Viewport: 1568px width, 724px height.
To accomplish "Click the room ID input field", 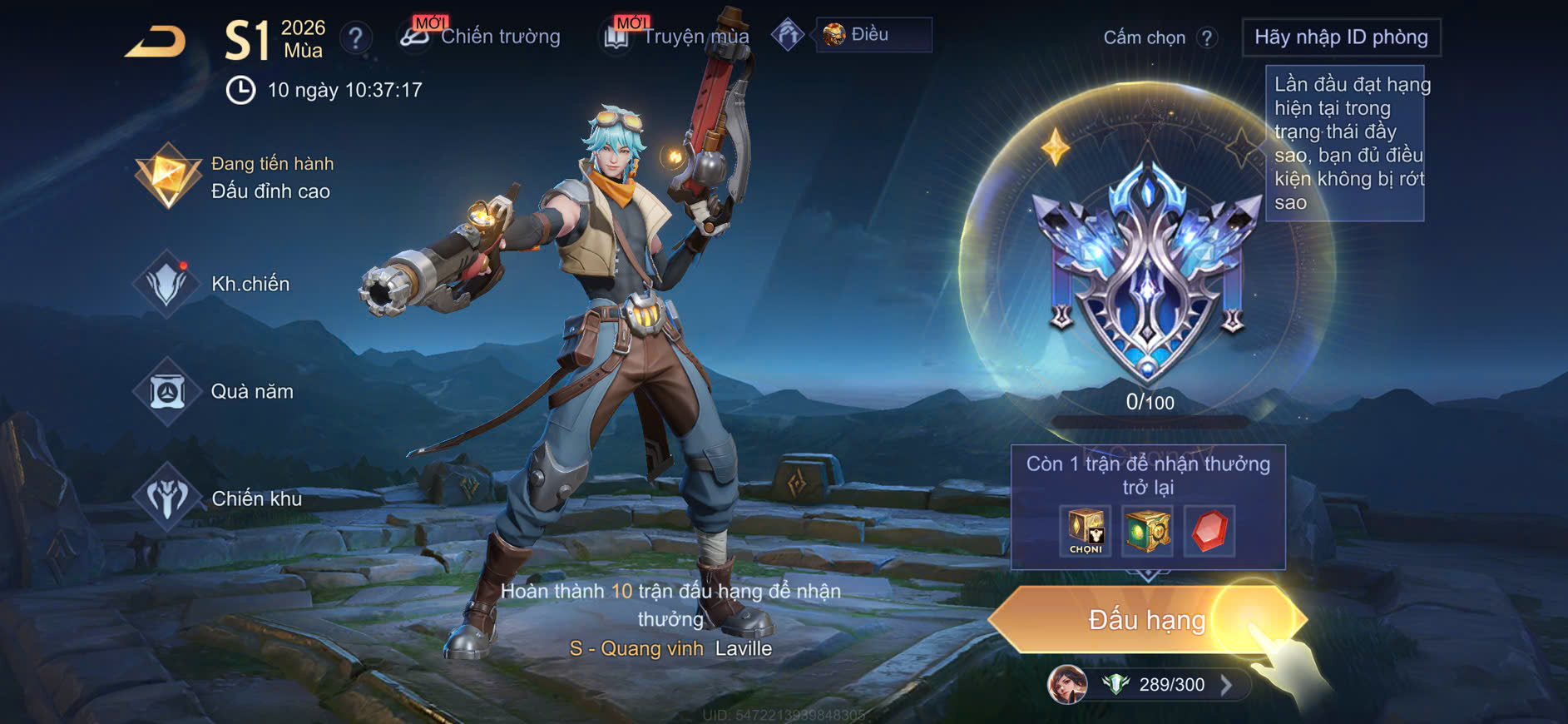I will (x=1340, y=37).
